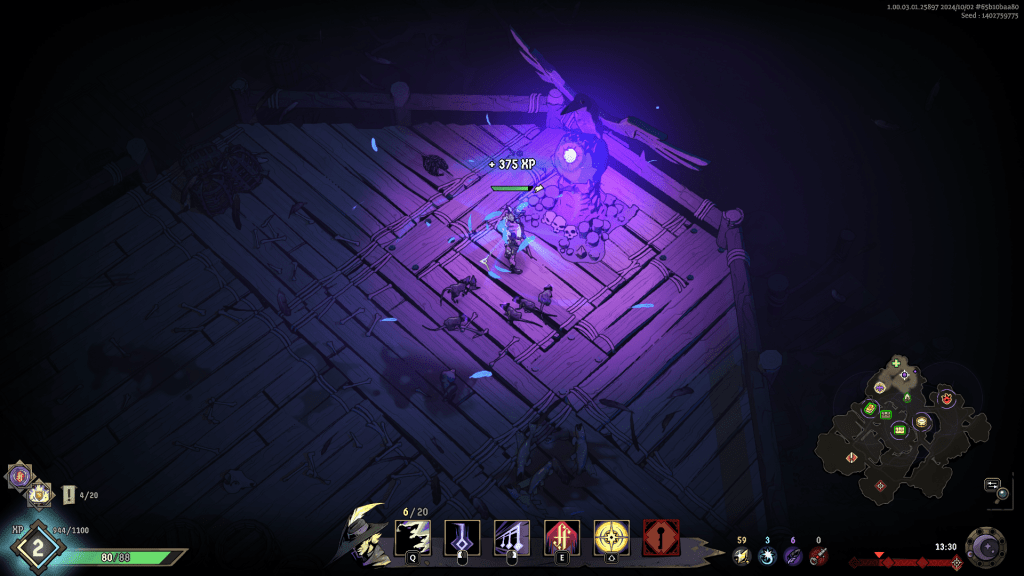Click the red key resource icon

(818, 556)
